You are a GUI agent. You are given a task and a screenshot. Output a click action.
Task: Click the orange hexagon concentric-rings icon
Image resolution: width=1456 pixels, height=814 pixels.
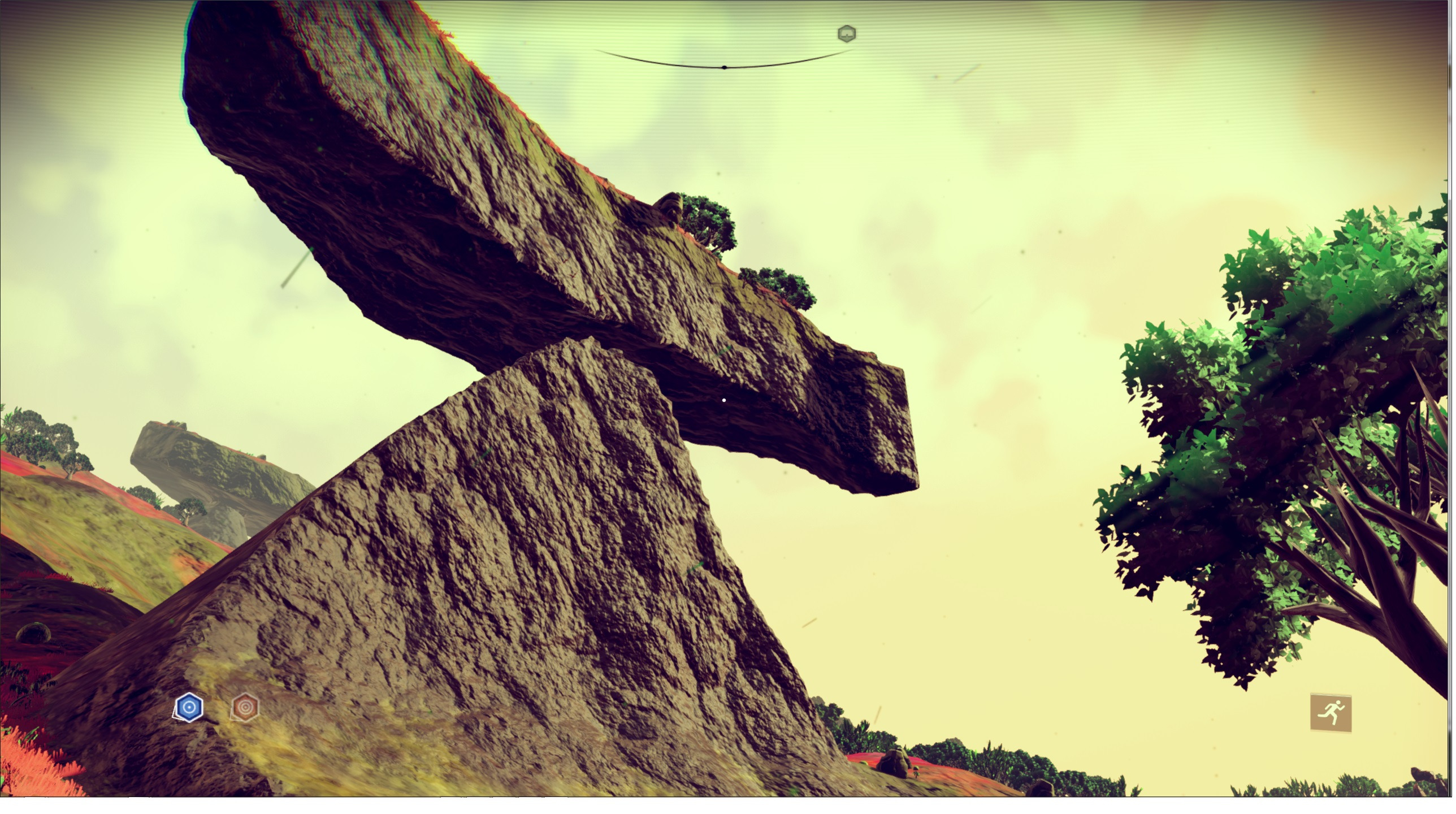coord(245,707)
